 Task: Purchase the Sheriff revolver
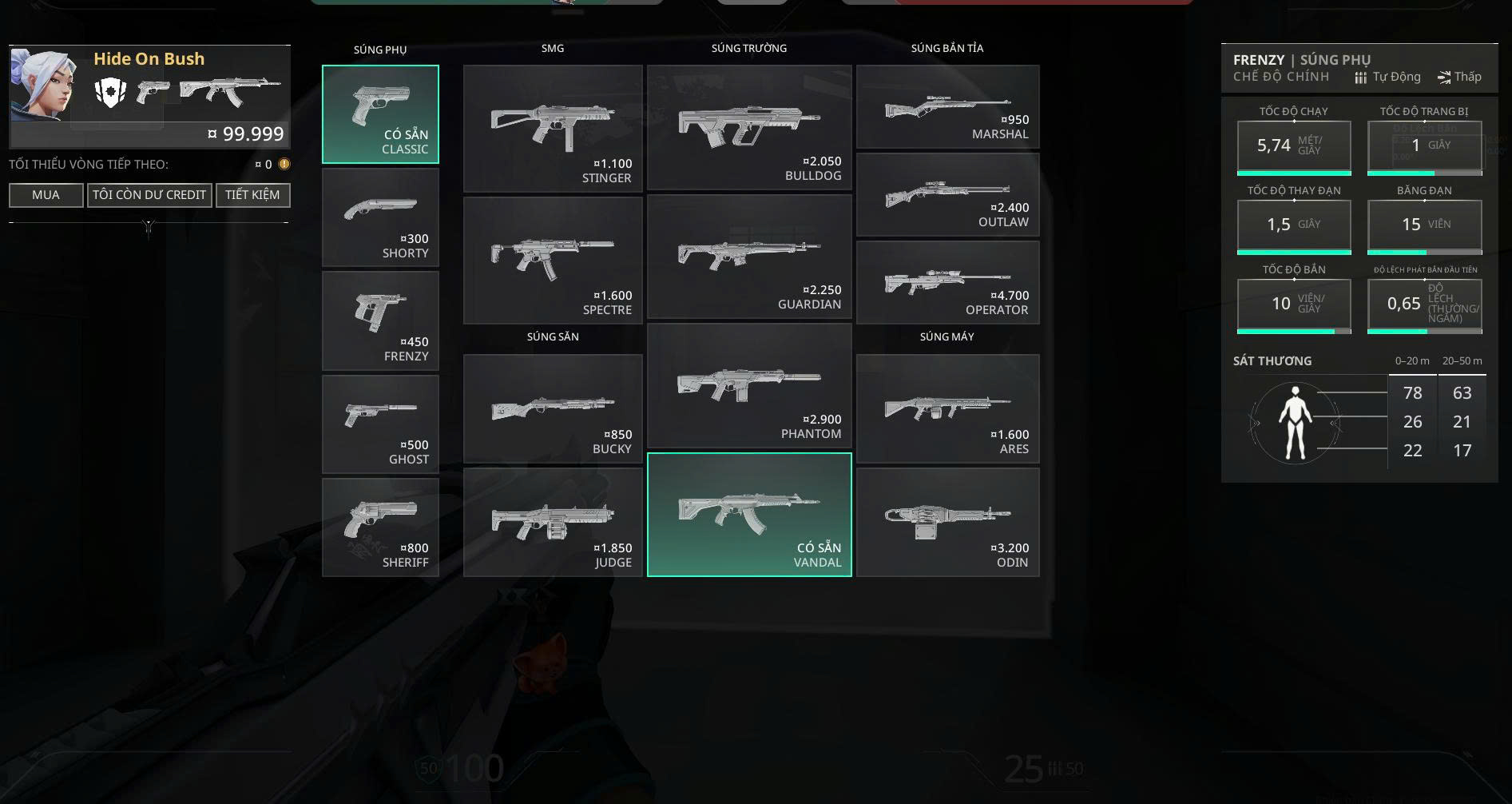380,527
